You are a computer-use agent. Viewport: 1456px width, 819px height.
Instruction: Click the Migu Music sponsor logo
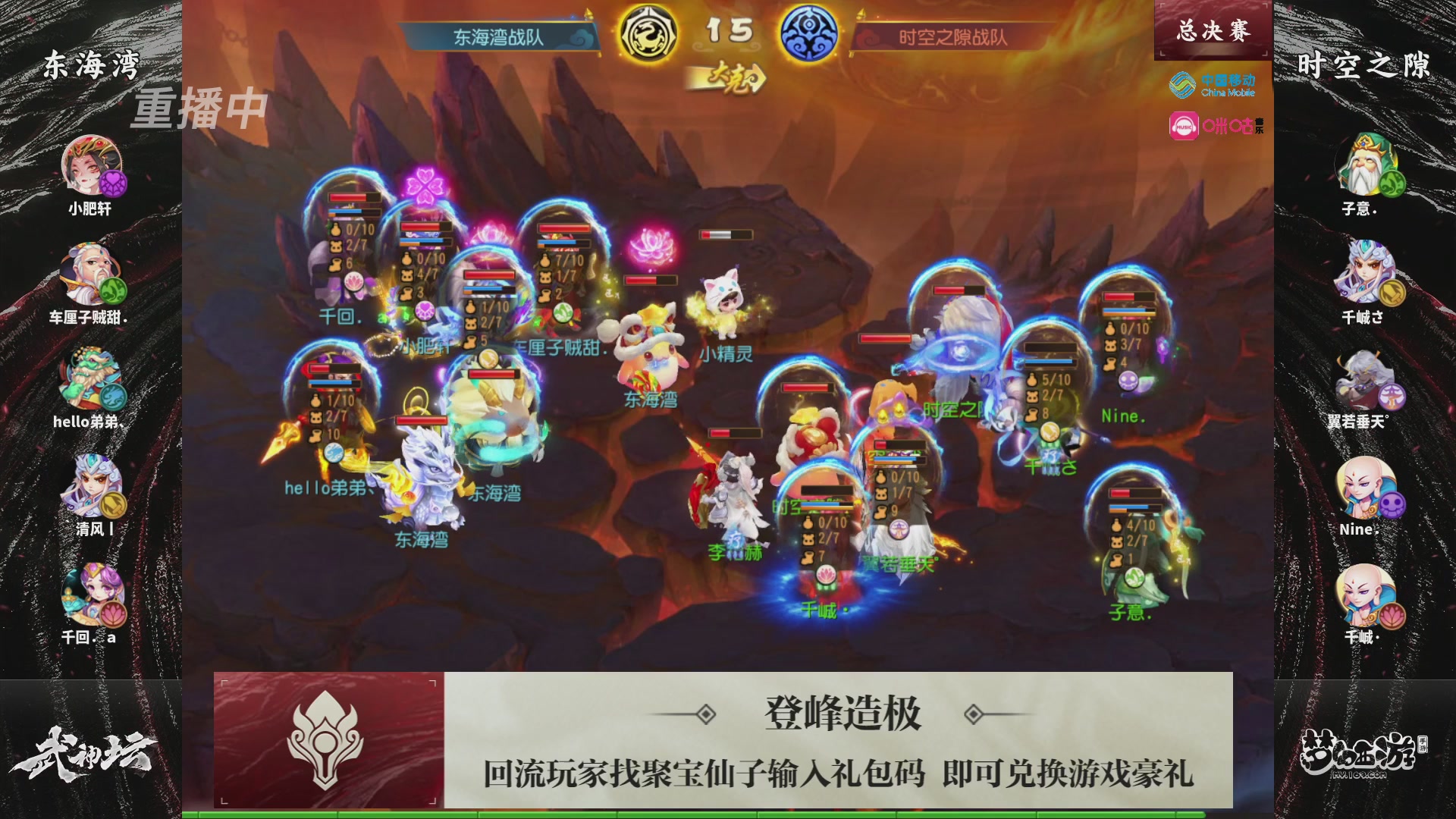click(x=1213, y=124)
